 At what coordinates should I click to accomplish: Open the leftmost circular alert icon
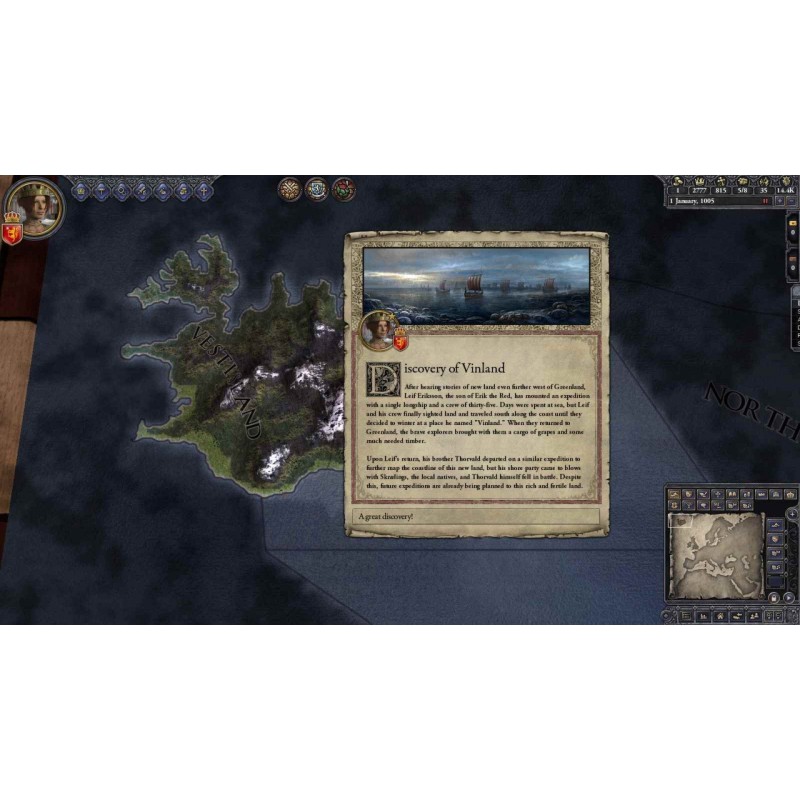(x=290, y=189)
